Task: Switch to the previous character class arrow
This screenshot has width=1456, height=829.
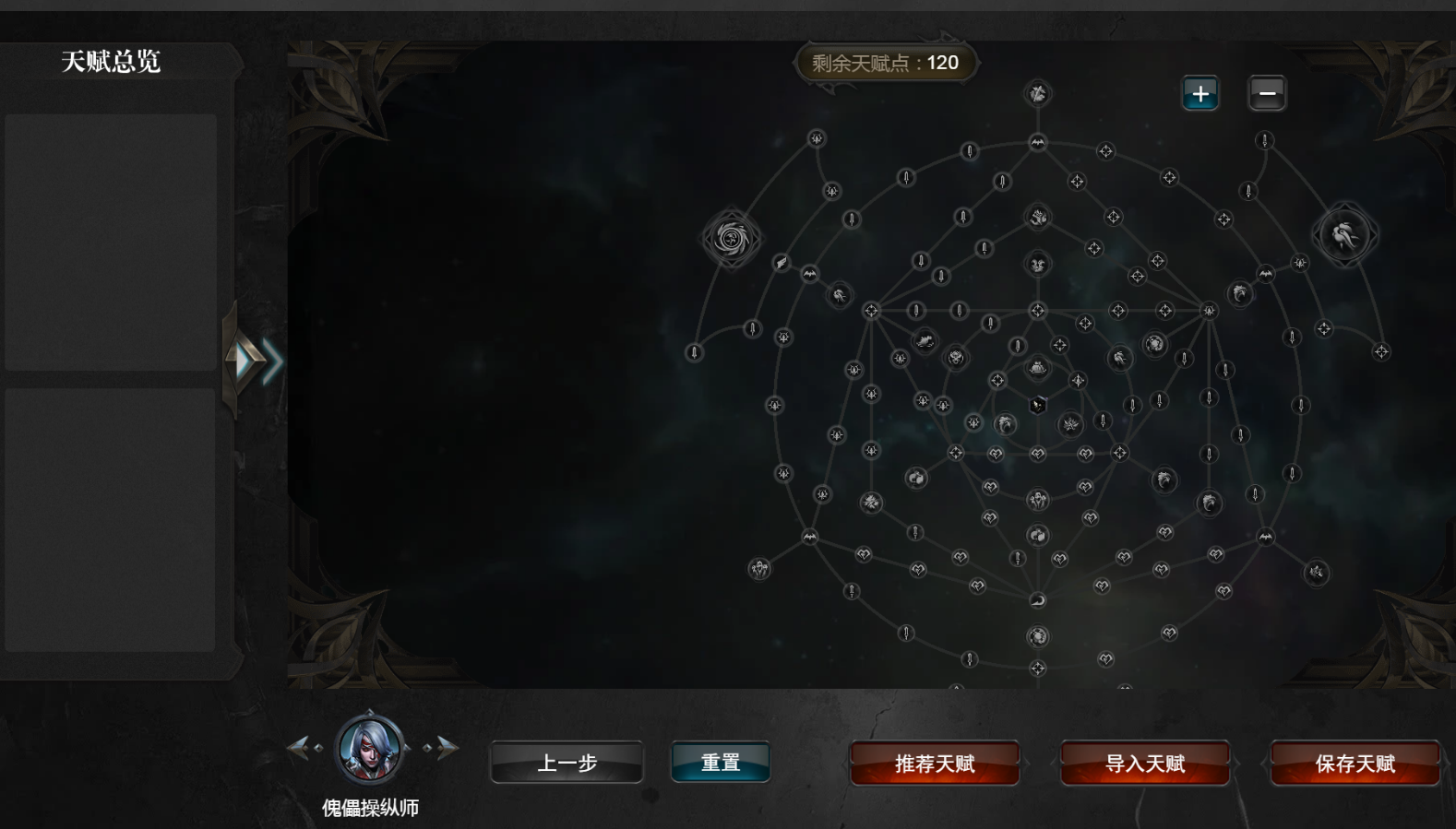Action: click(298, 747)
